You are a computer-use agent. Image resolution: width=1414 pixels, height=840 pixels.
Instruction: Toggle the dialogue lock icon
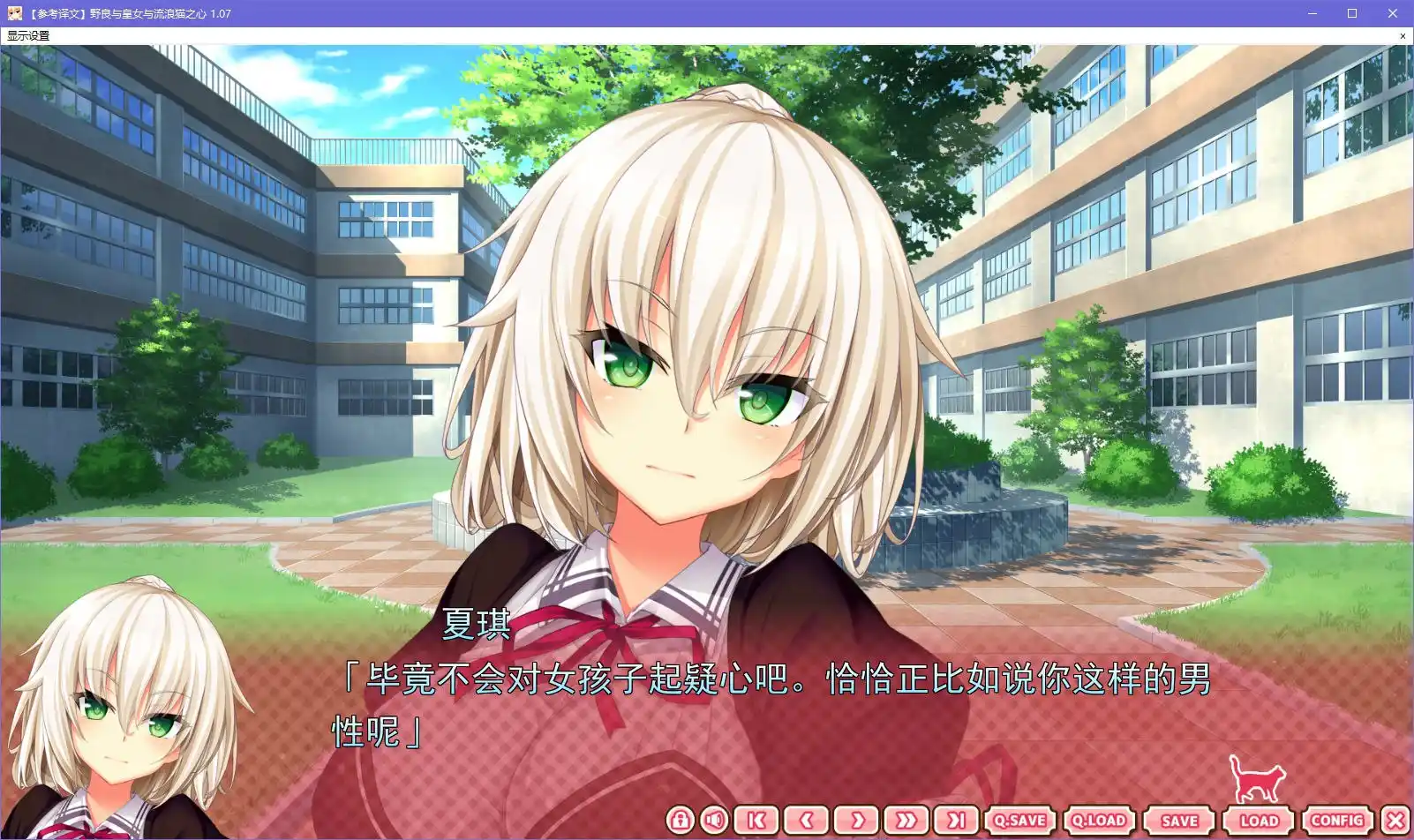click(680, 821)
